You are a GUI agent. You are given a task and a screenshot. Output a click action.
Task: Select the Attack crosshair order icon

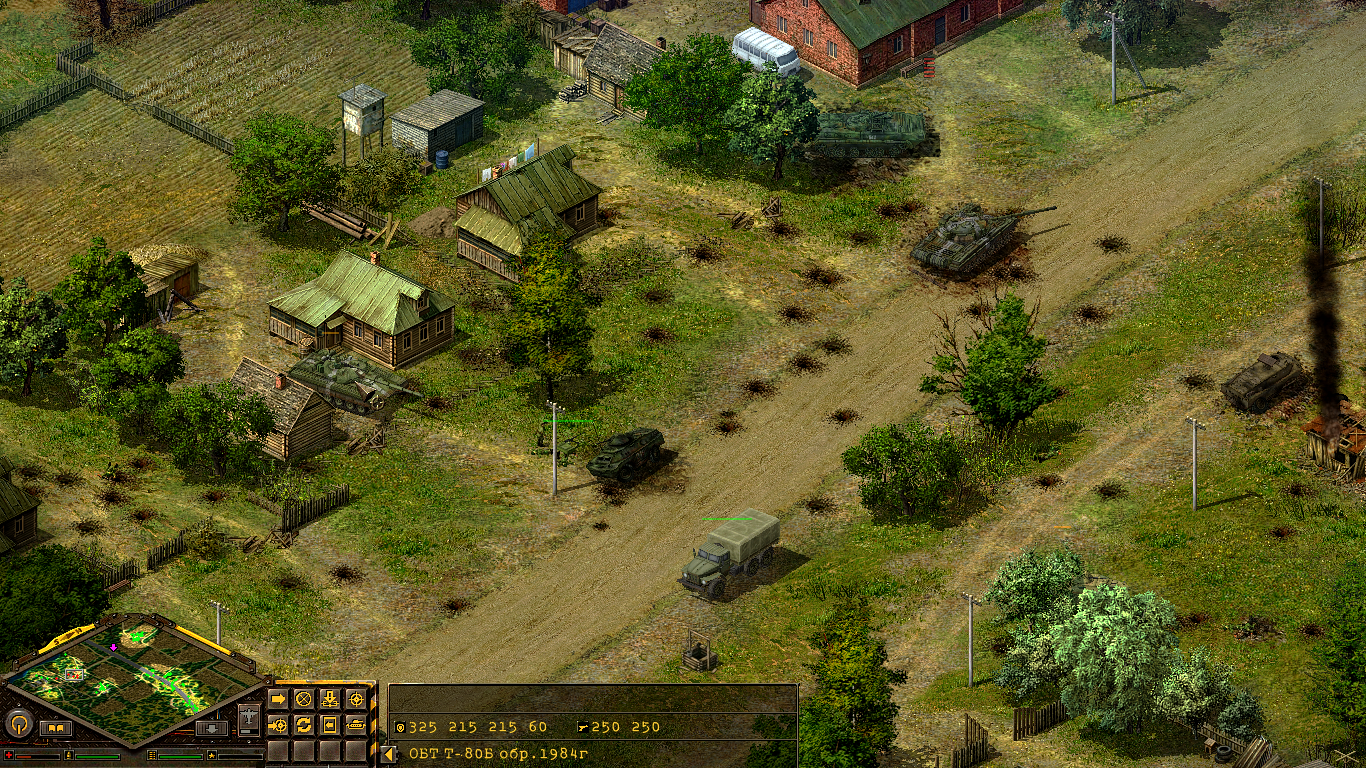[x=355, y=697]
